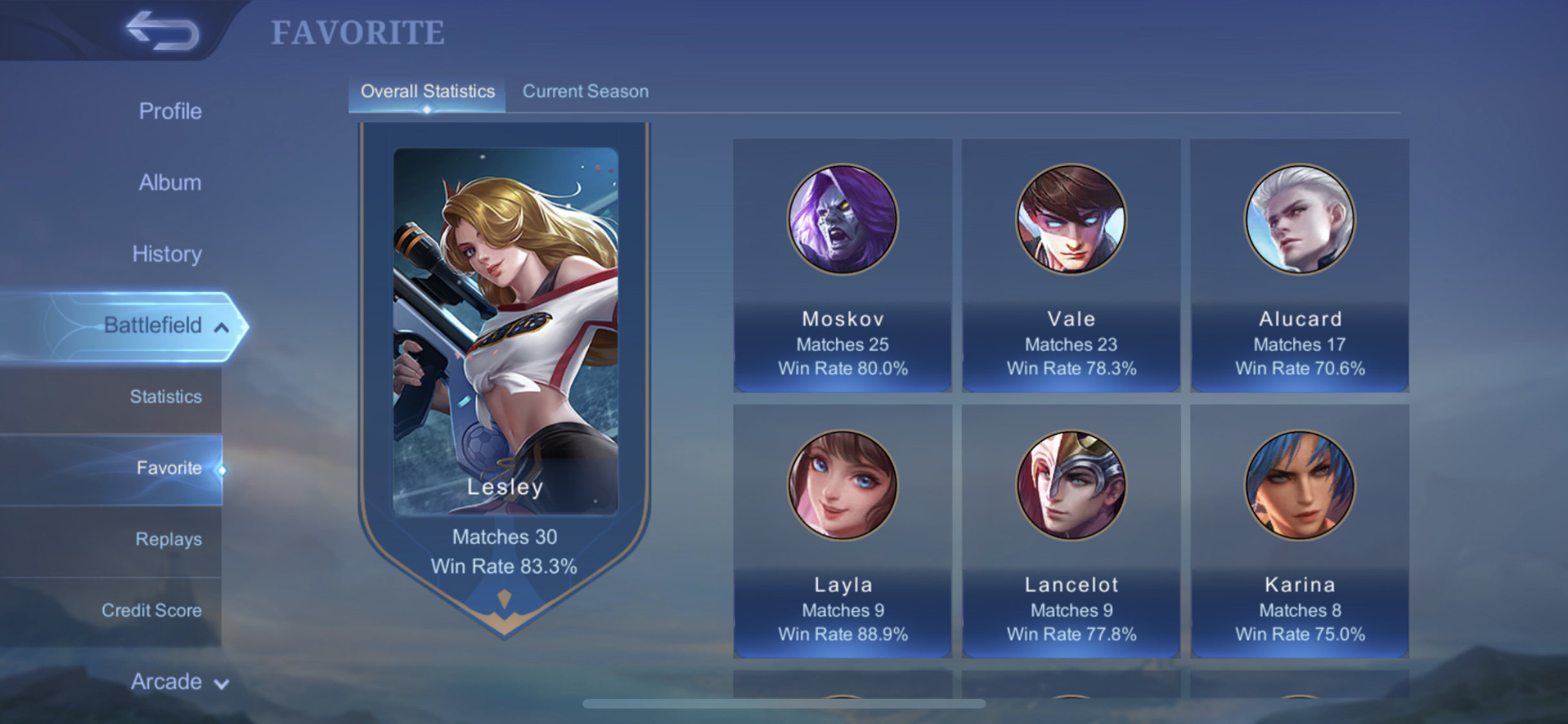Switch to Overall Statistics tab
1568x724 pixels.
coord(427,92)
